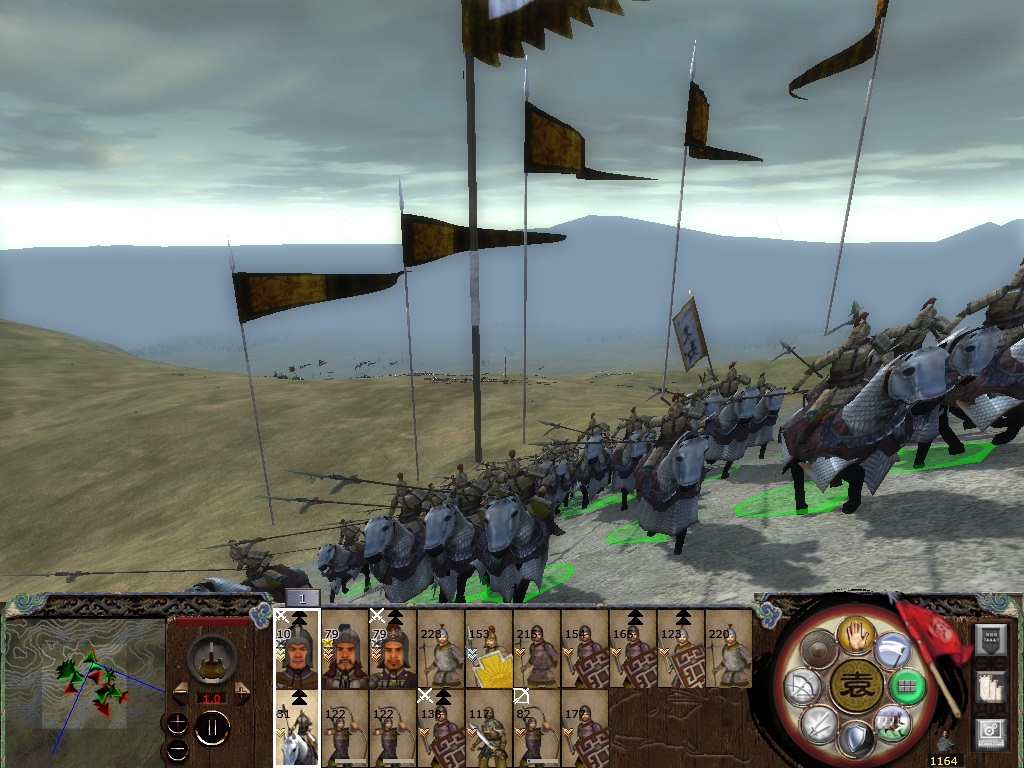Select the archer unit card numbered 82
Viewport: 1024px width, 768px height.
point(537,729)
